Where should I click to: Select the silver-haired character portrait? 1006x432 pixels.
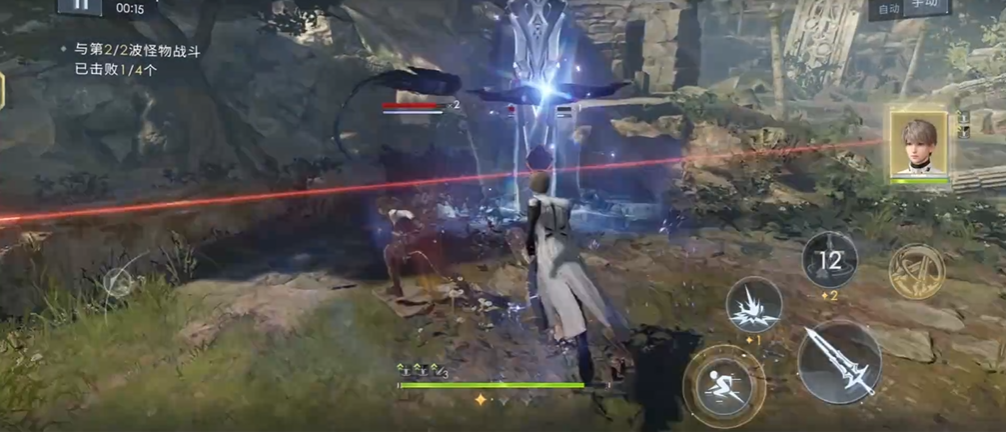[x=918, y=145]
